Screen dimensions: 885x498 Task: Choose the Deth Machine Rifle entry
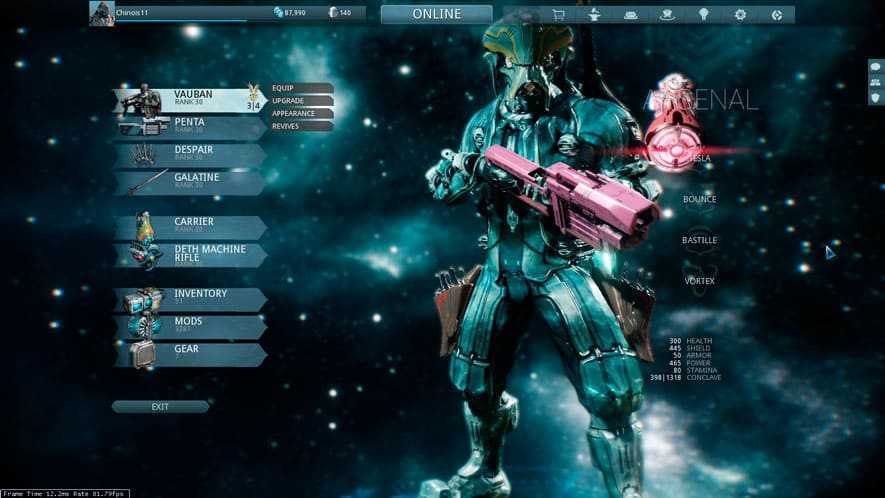tap(190, 254)
